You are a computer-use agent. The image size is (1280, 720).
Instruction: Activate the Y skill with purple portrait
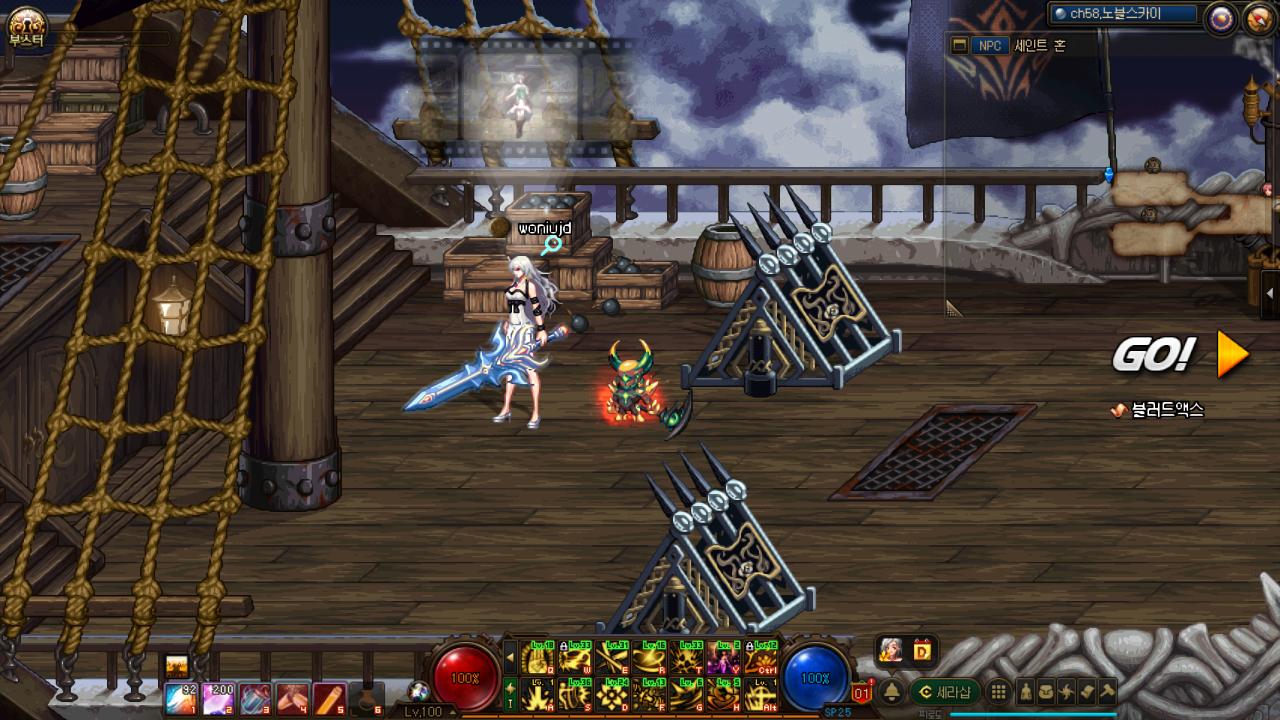[723, 658]
